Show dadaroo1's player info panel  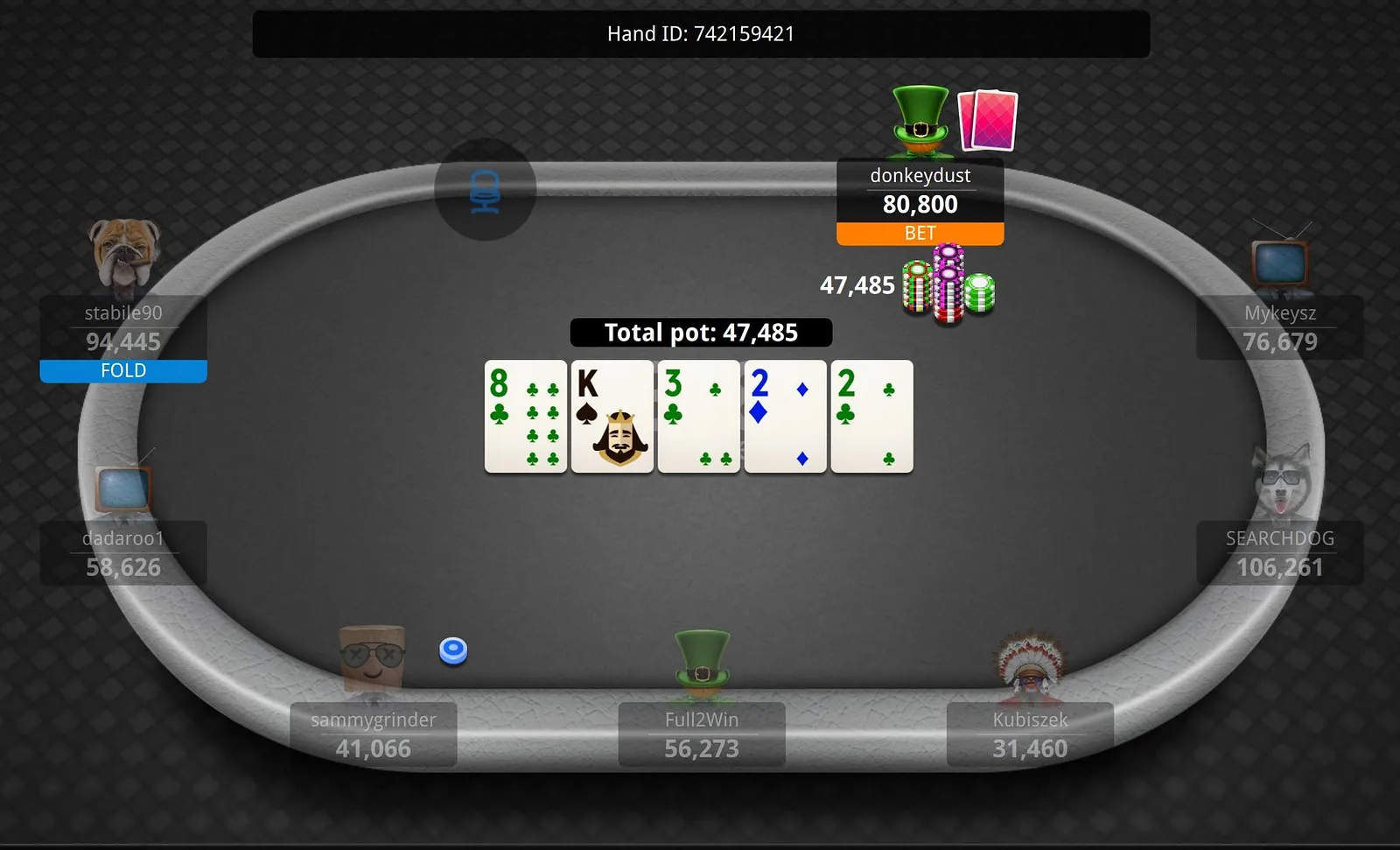pyautogui.click(x=123, y=553)
